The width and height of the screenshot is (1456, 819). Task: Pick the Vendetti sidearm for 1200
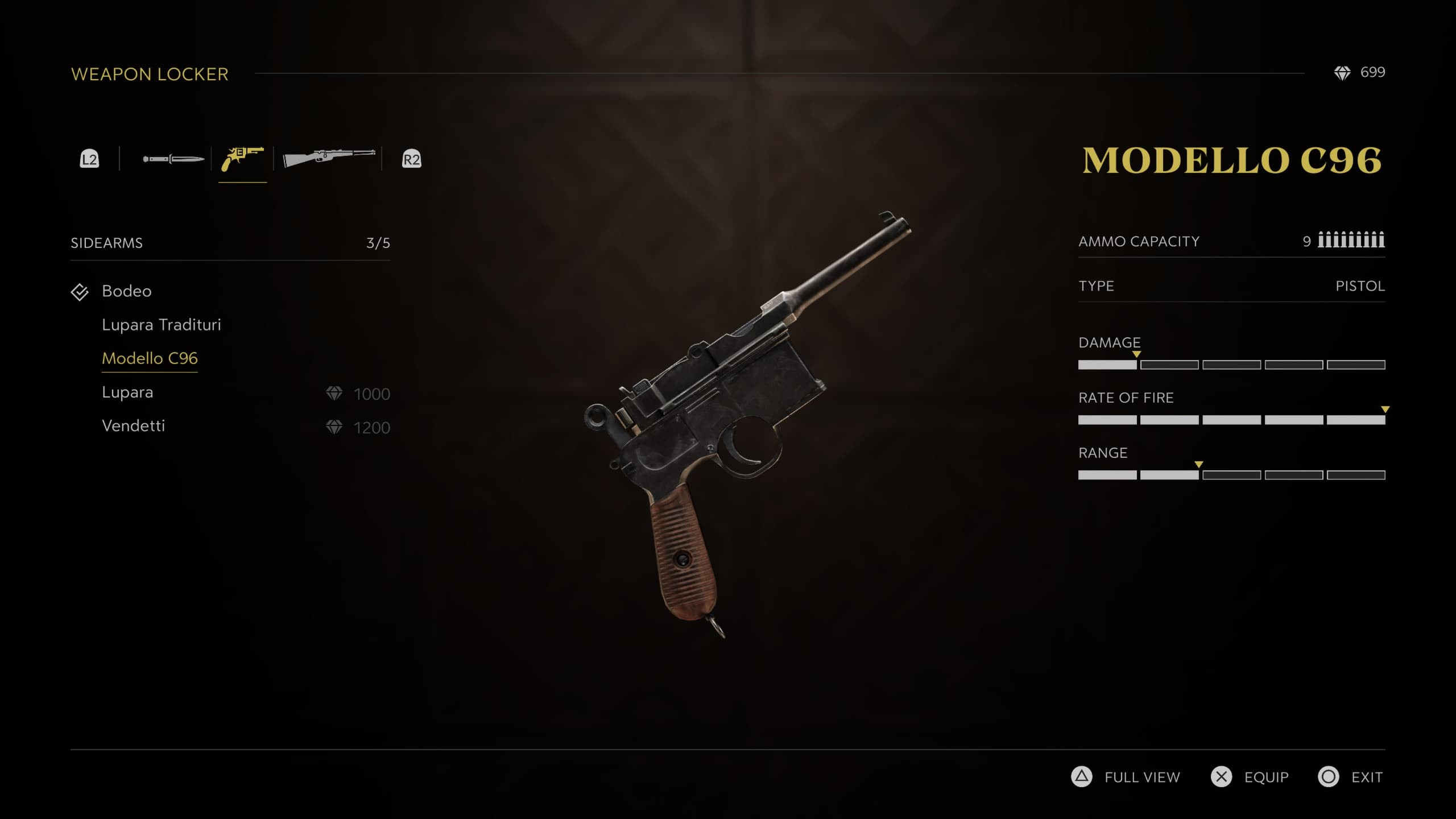pos(133,426)
